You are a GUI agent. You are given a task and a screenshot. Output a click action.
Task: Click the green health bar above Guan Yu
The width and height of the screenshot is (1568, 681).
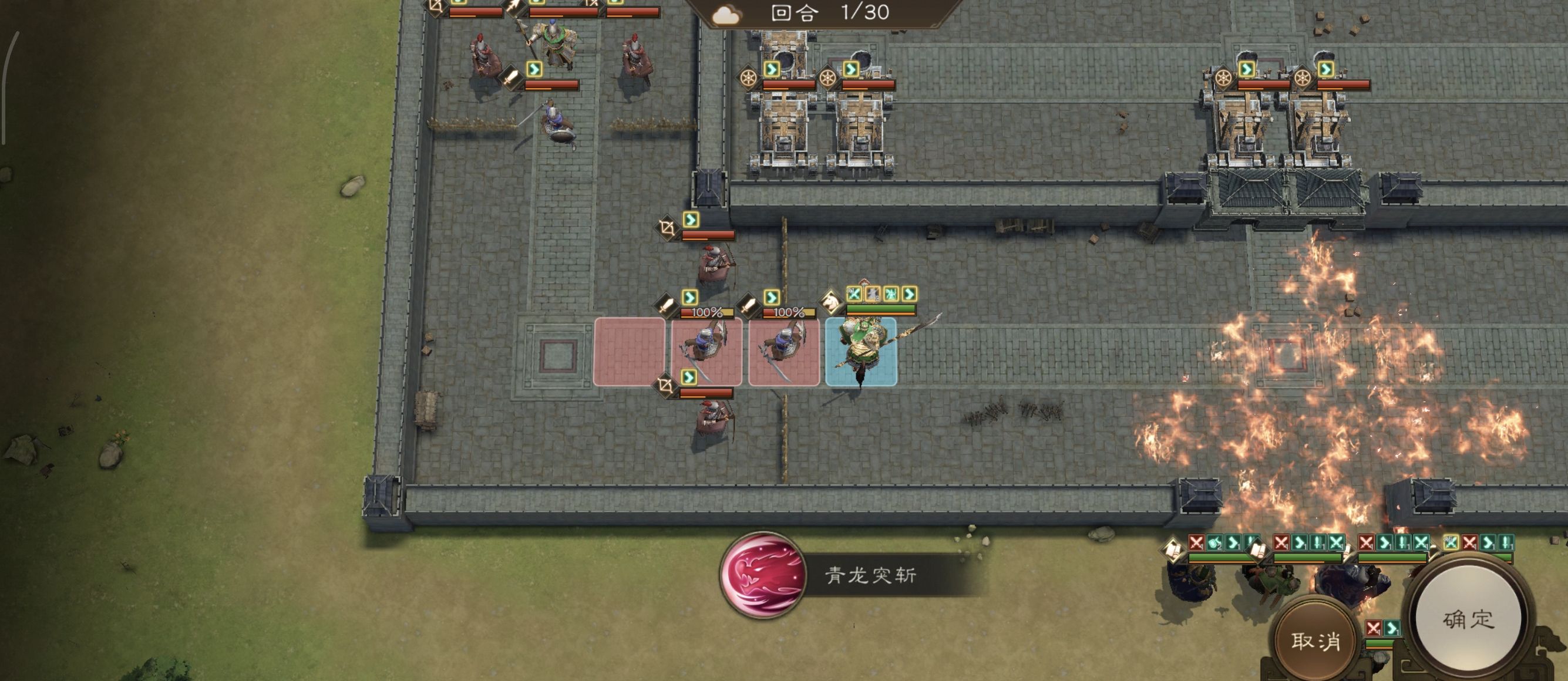881,309
